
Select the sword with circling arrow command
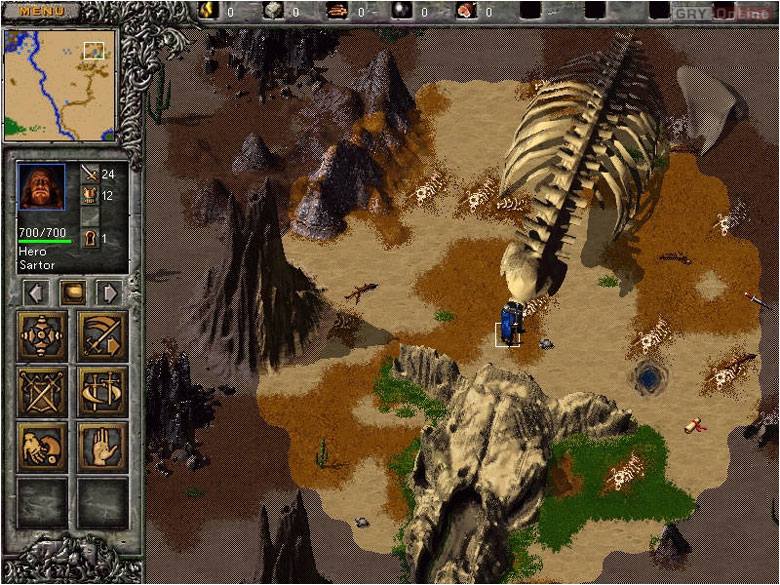(x=103, y=391)
